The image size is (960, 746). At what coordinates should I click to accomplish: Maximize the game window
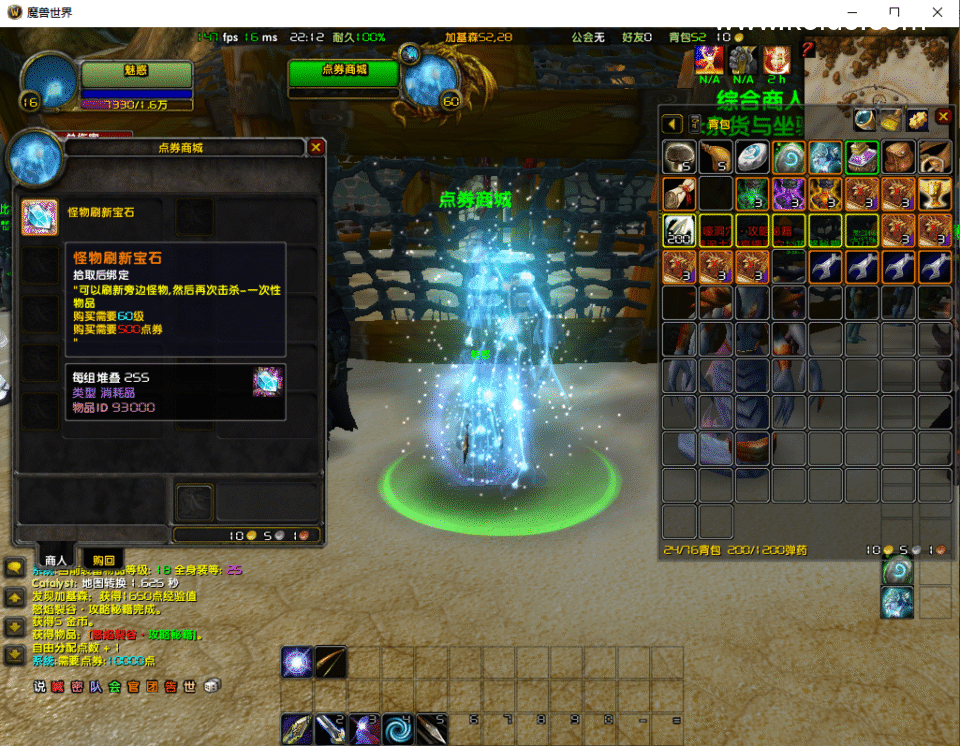(894, 13)
